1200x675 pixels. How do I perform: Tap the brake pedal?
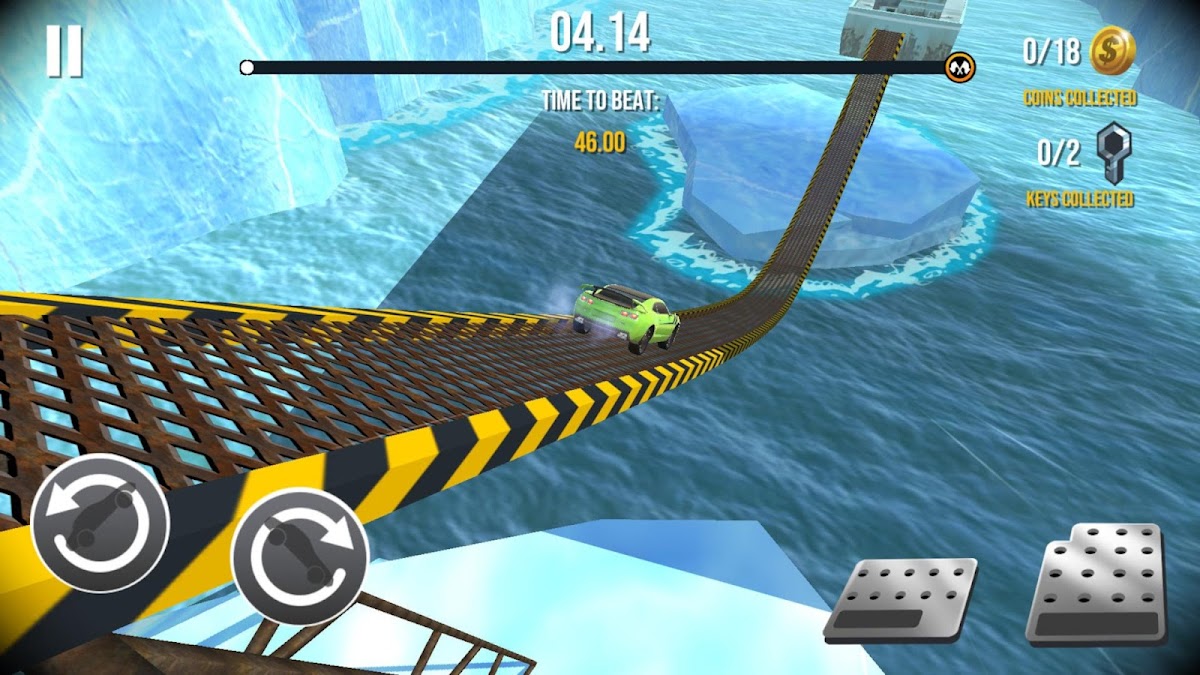pyautogui.click(x=901, y=599)
